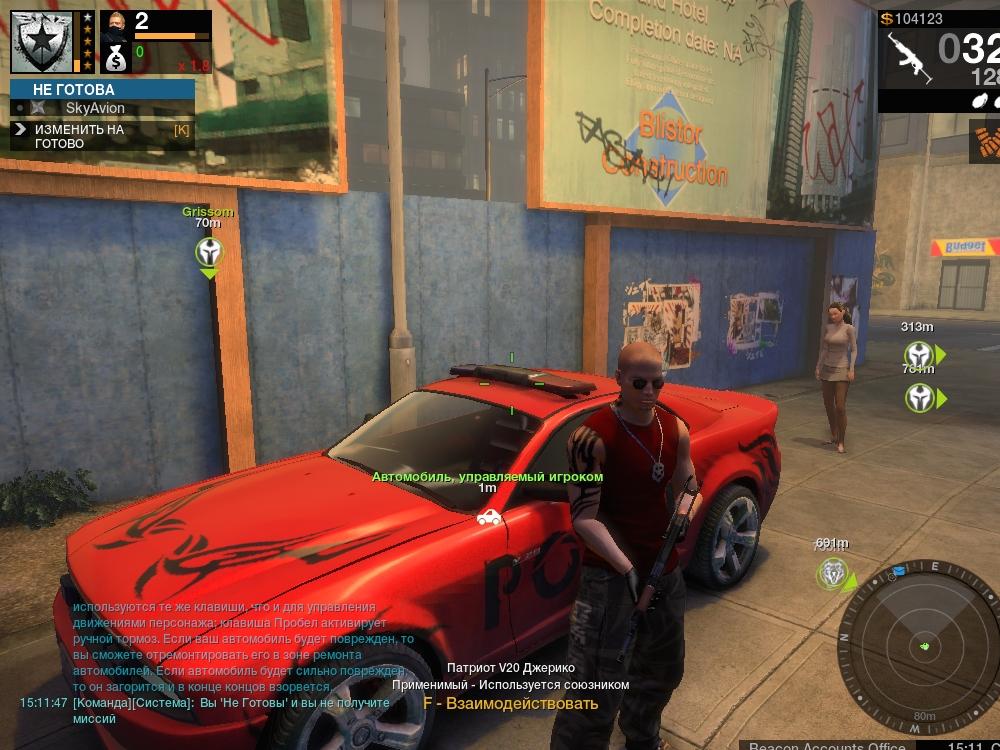The height and width of the screenshot is (750, 1000).
Task: Select the assault rifle weapon icon
Action: click(x=908, y=59)
